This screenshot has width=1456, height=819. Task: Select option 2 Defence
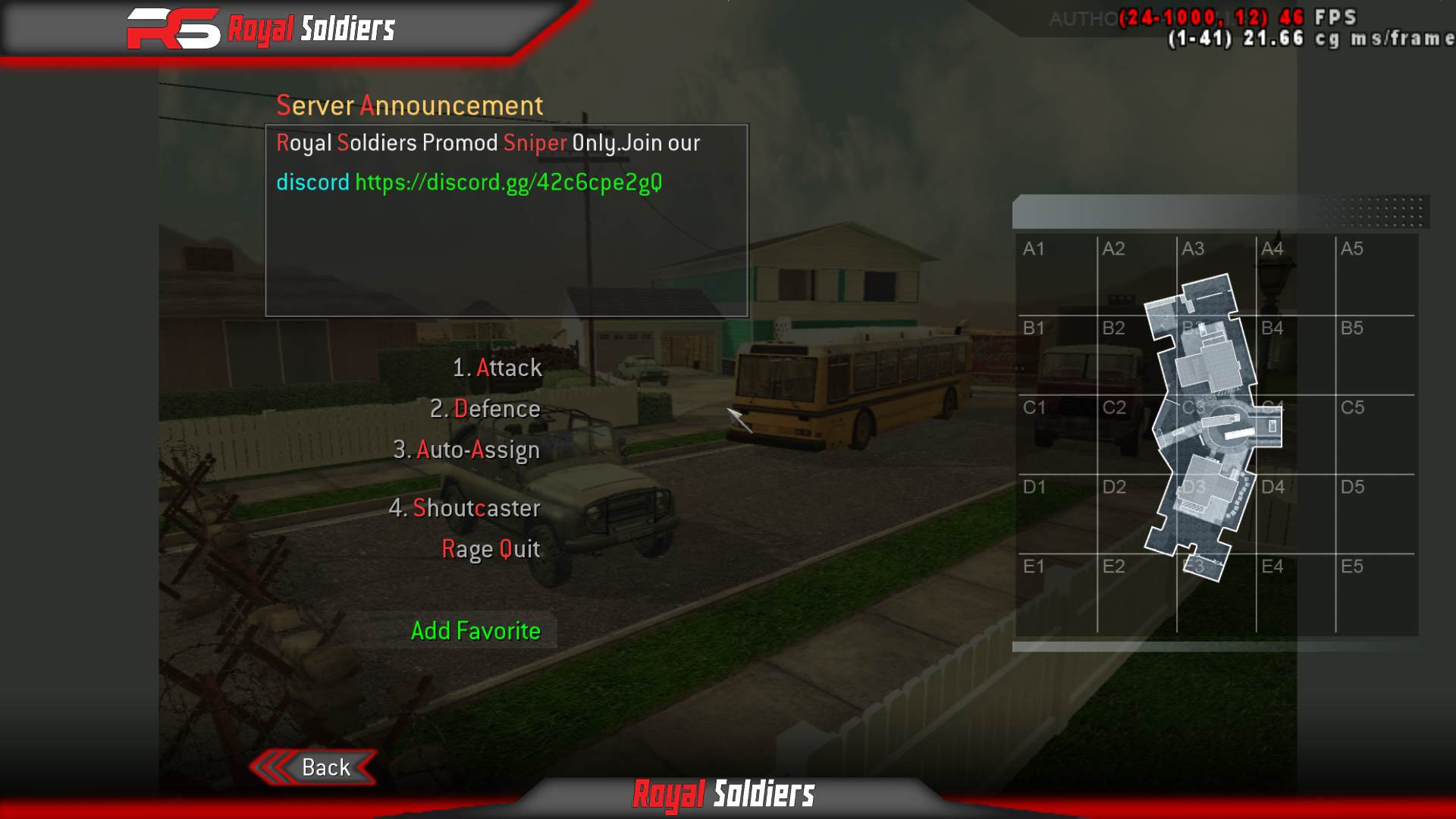tap(486, 409)
